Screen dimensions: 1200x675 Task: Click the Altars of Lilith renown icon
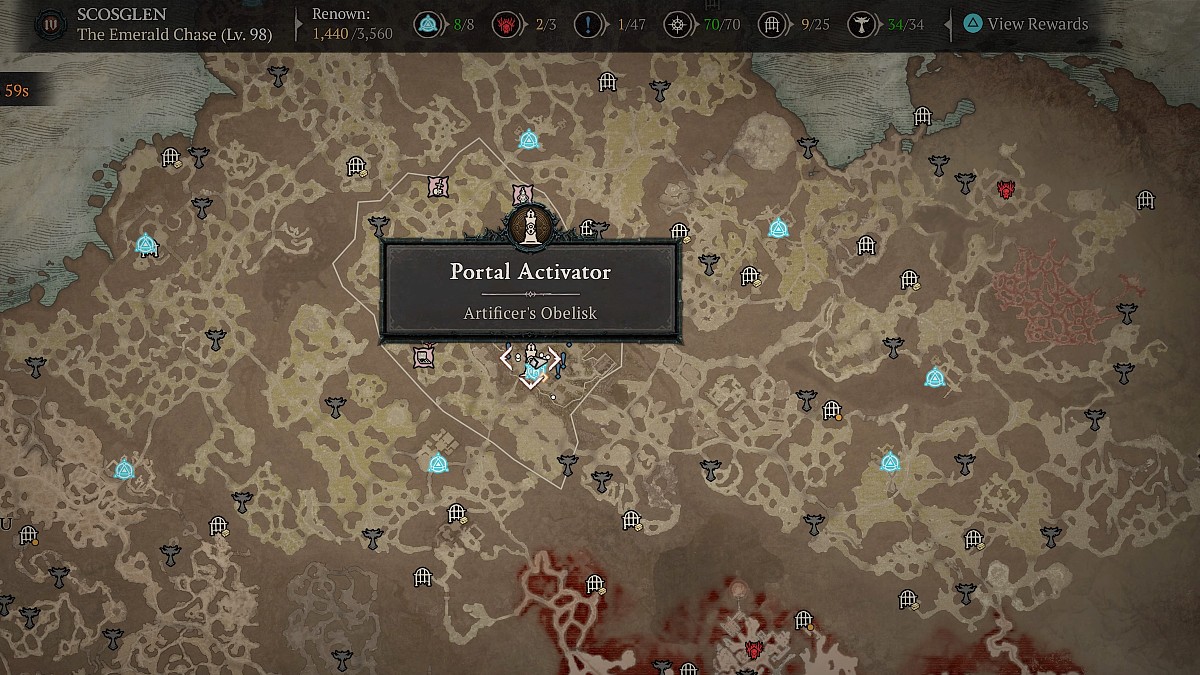(x=858, y=24)
